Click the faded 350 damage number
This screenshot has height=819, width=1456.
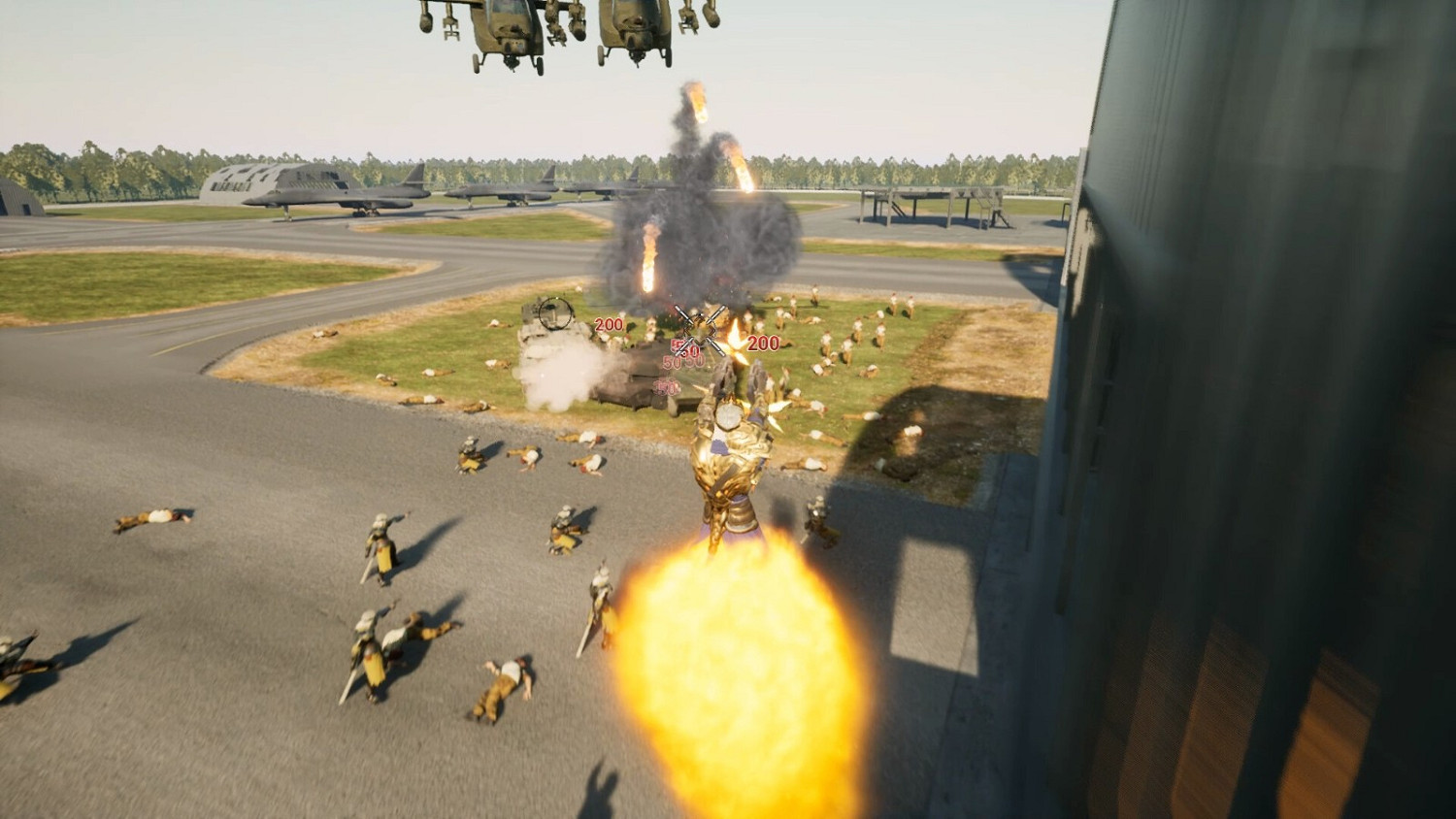point(667,387)
